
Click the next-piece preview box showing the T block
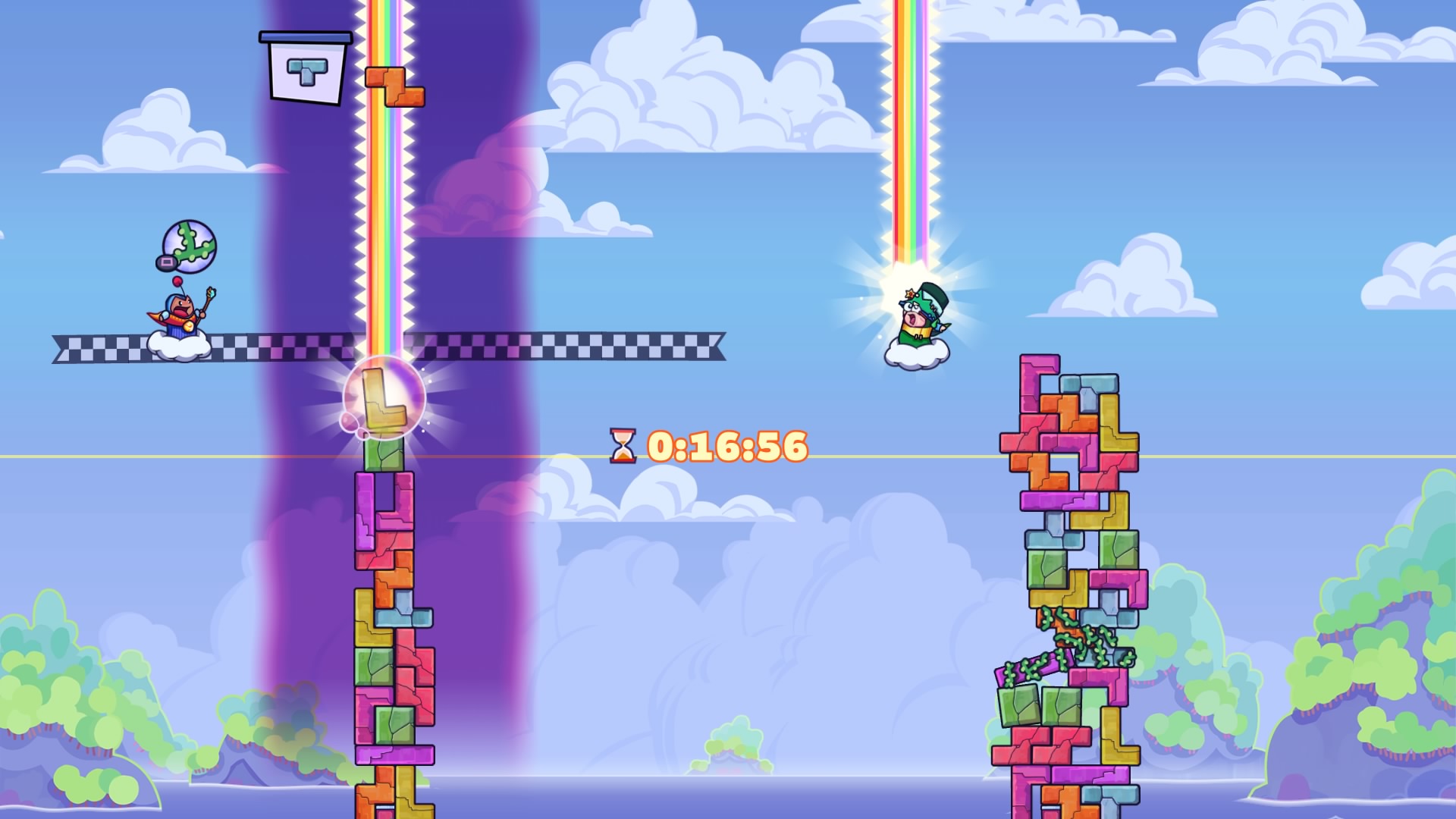(306, 68)
